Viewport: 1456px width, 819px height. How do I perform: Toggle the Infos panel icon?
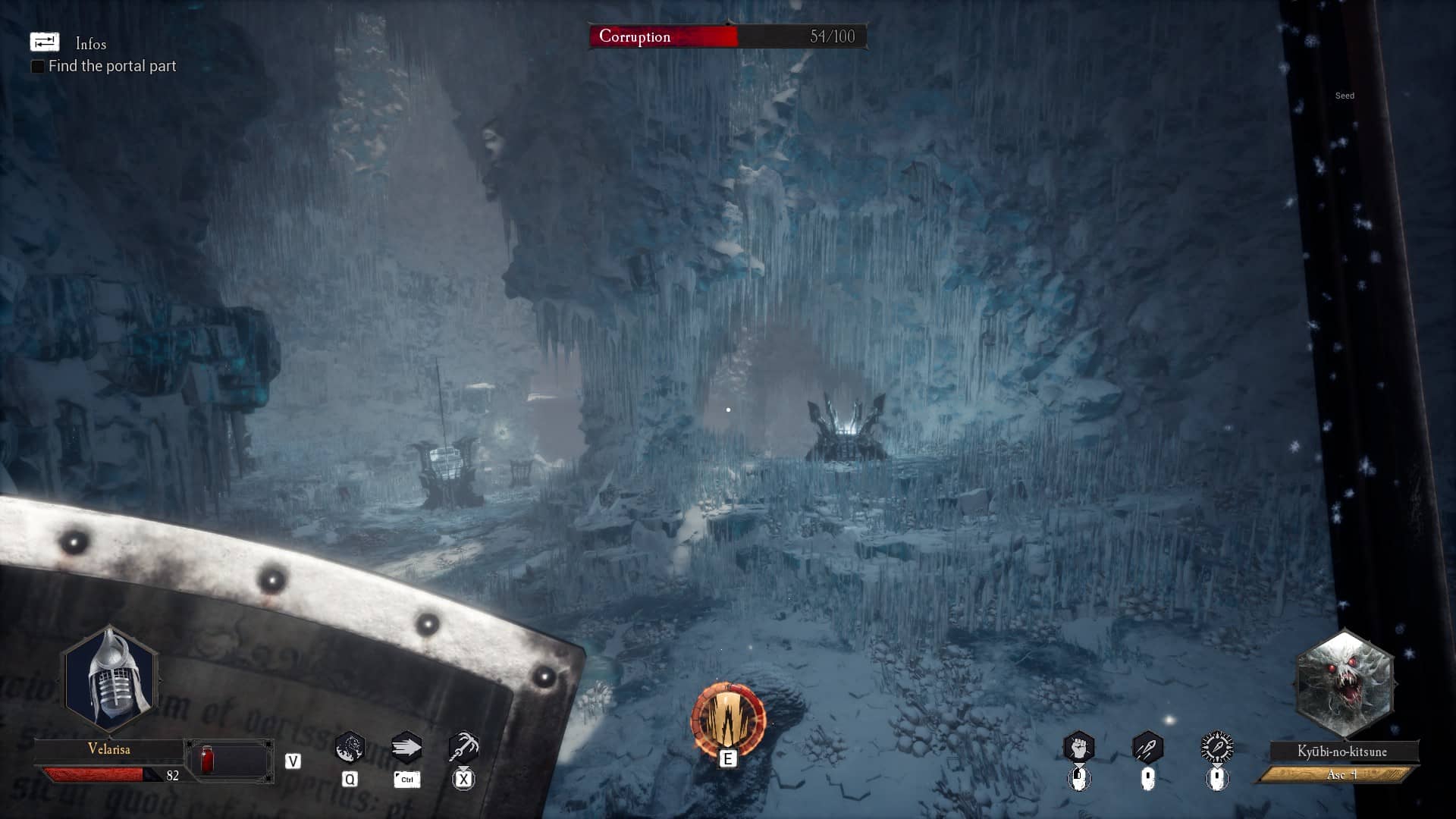click(x=44, y=42)
